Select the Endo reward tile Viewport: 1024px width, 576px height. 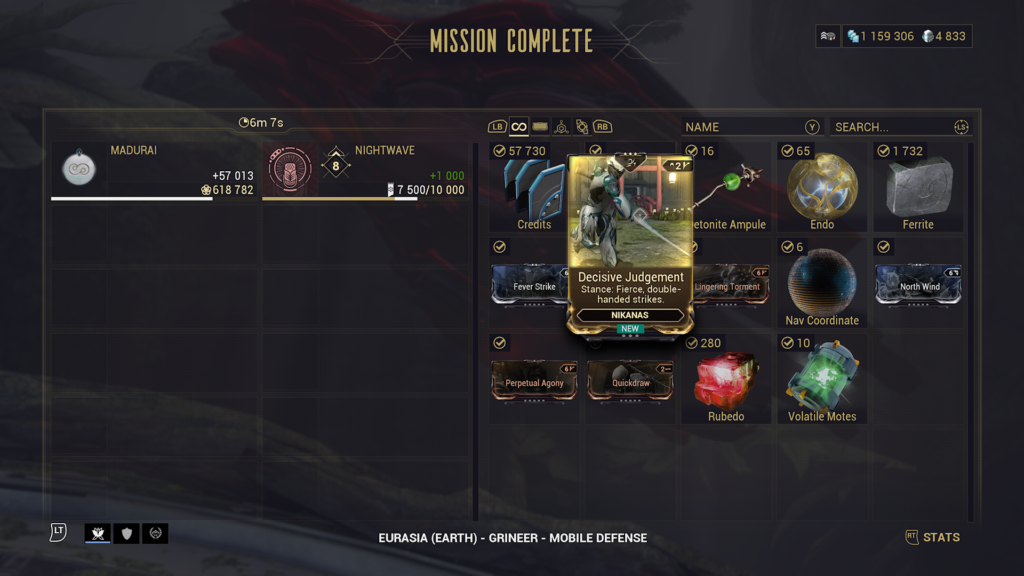pyautogui.click(x=822, y=188)
